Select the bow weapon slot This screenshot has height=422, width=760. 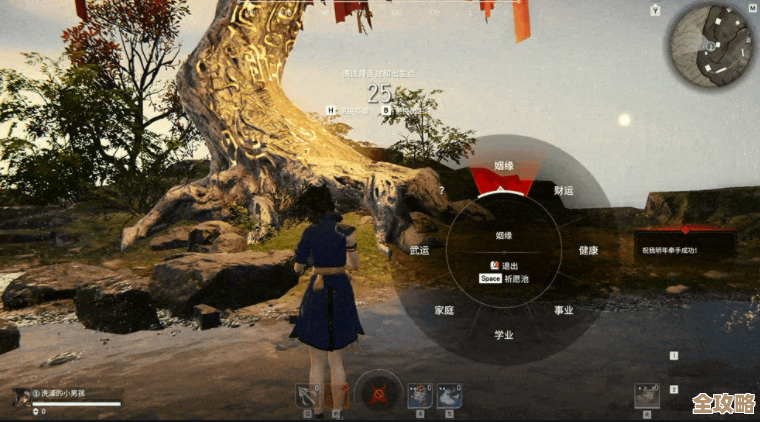pos(307,395)
